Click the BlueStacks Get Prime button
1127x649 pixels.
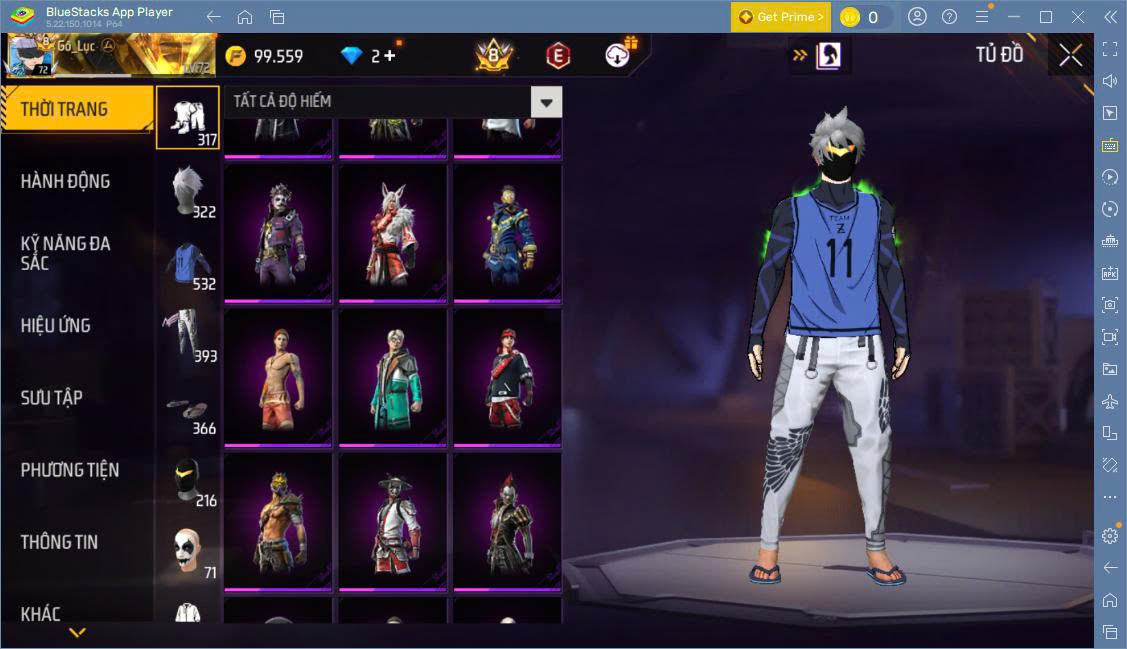[x=780, y=17]
